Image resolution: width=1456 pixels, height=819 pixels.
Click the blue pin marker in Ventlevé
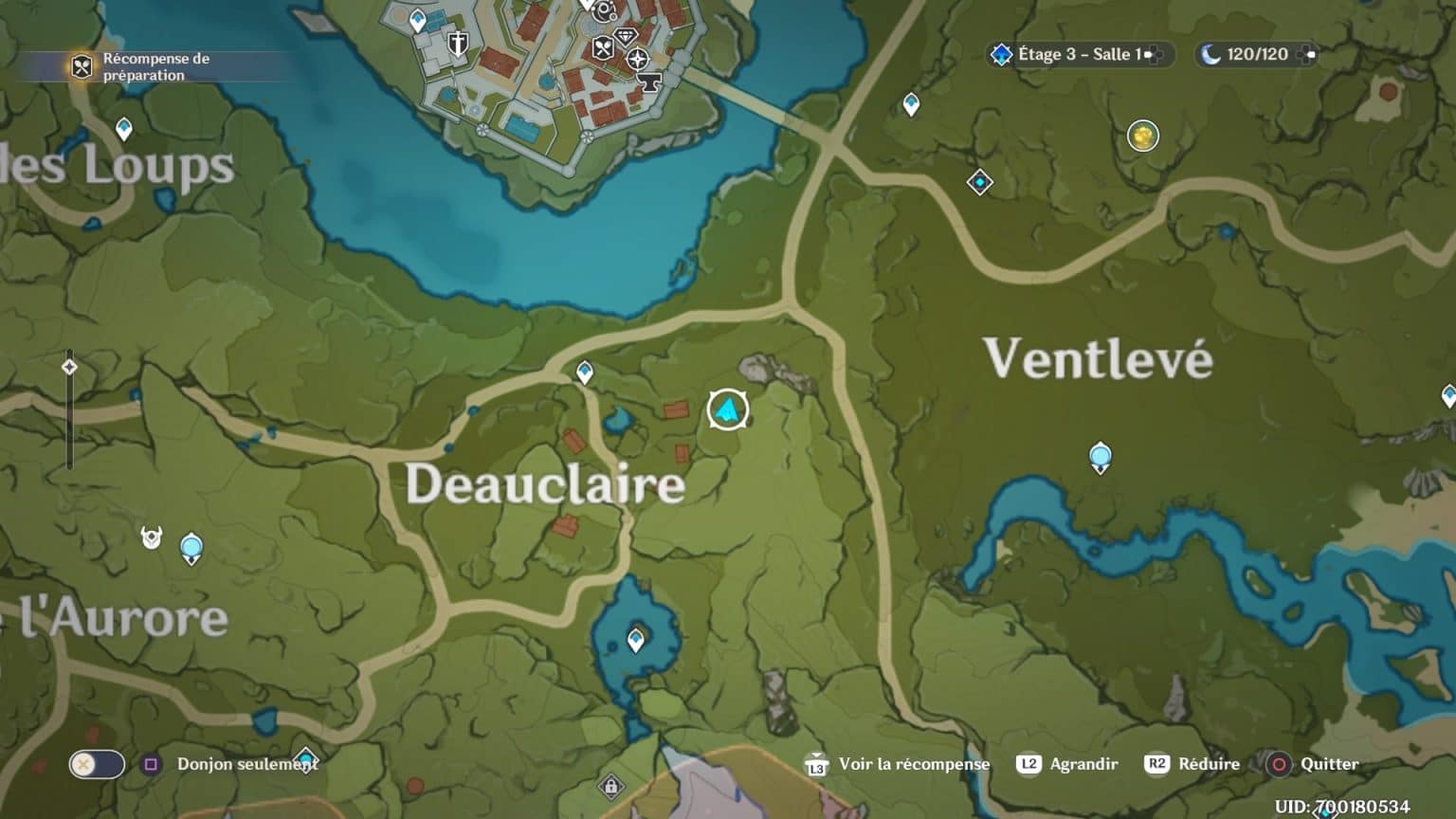pyautogui.click(x=1100, y=454)
